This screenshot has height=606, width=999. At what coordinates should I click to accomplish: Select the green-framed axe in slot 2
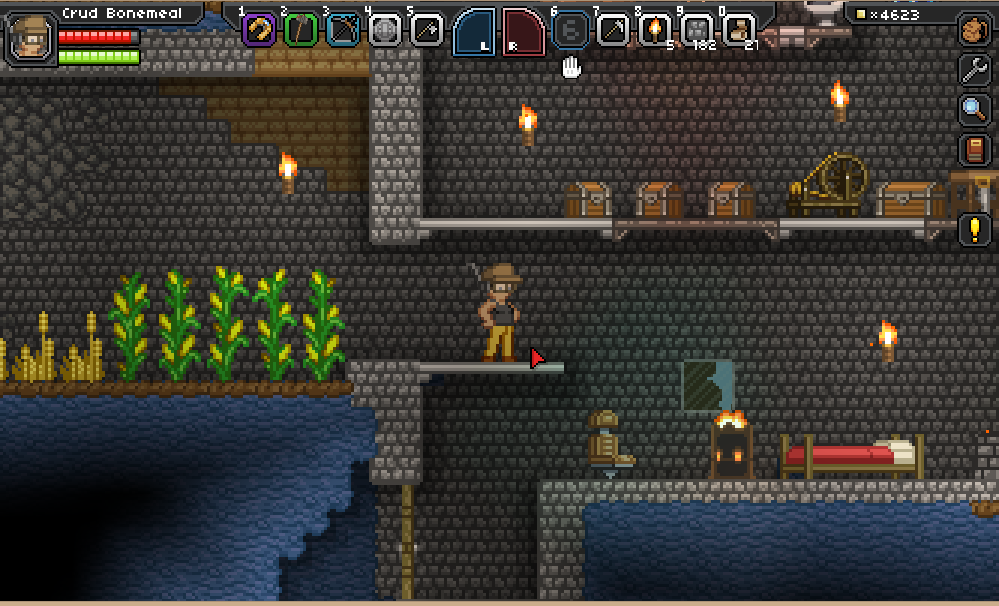tap(301, 30)
